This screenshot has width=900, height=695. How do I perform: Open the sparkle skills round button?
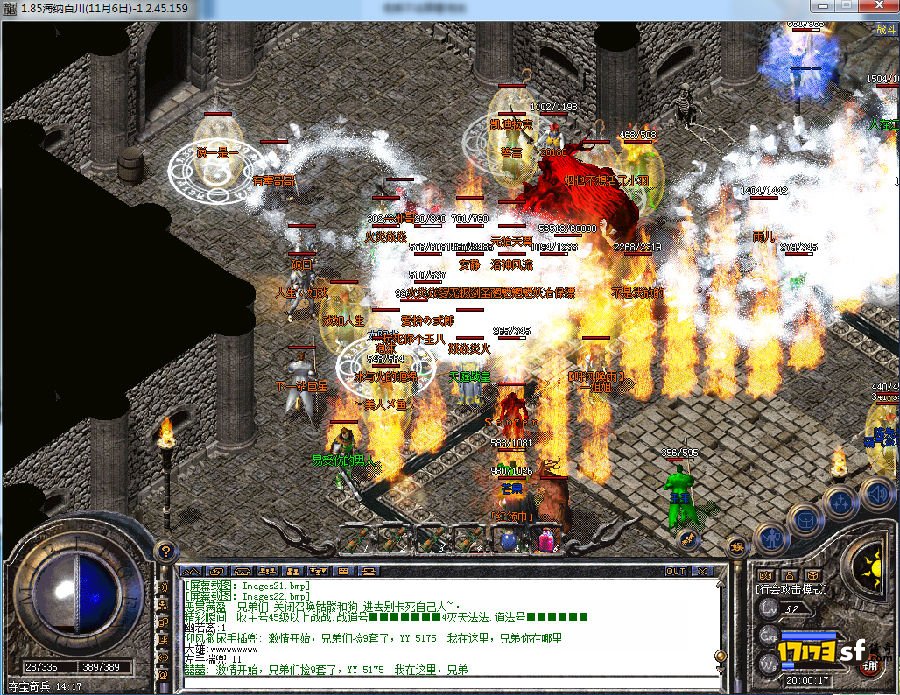pyautogui.click(x=840, y=500)
